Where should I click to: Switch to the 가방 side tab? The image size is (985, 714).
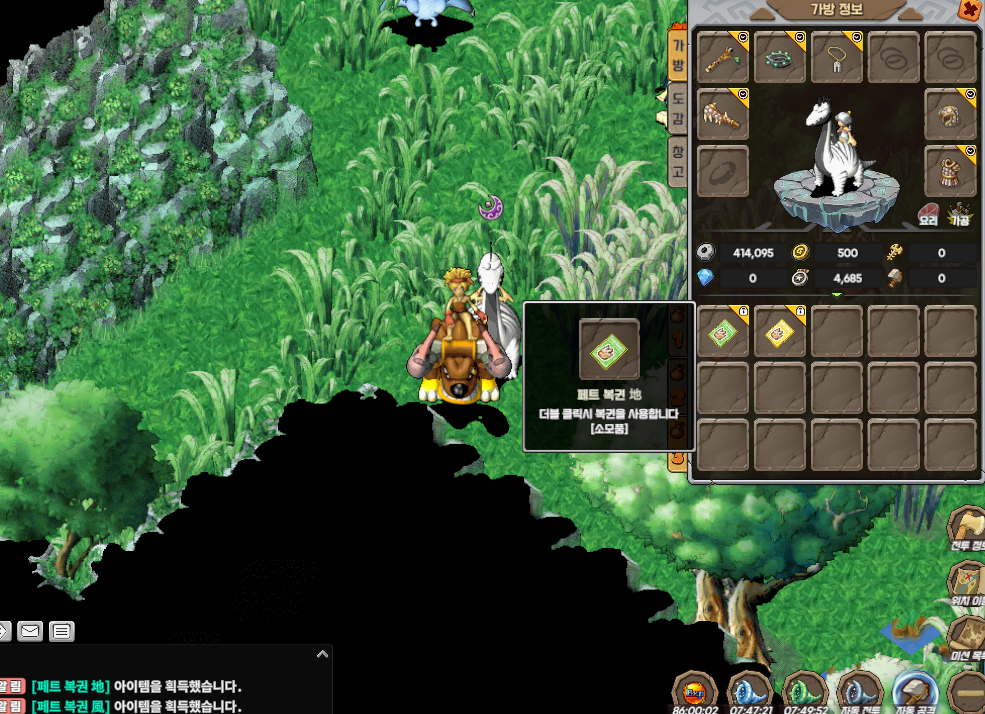pyautogui.click(x=677, y=57)
